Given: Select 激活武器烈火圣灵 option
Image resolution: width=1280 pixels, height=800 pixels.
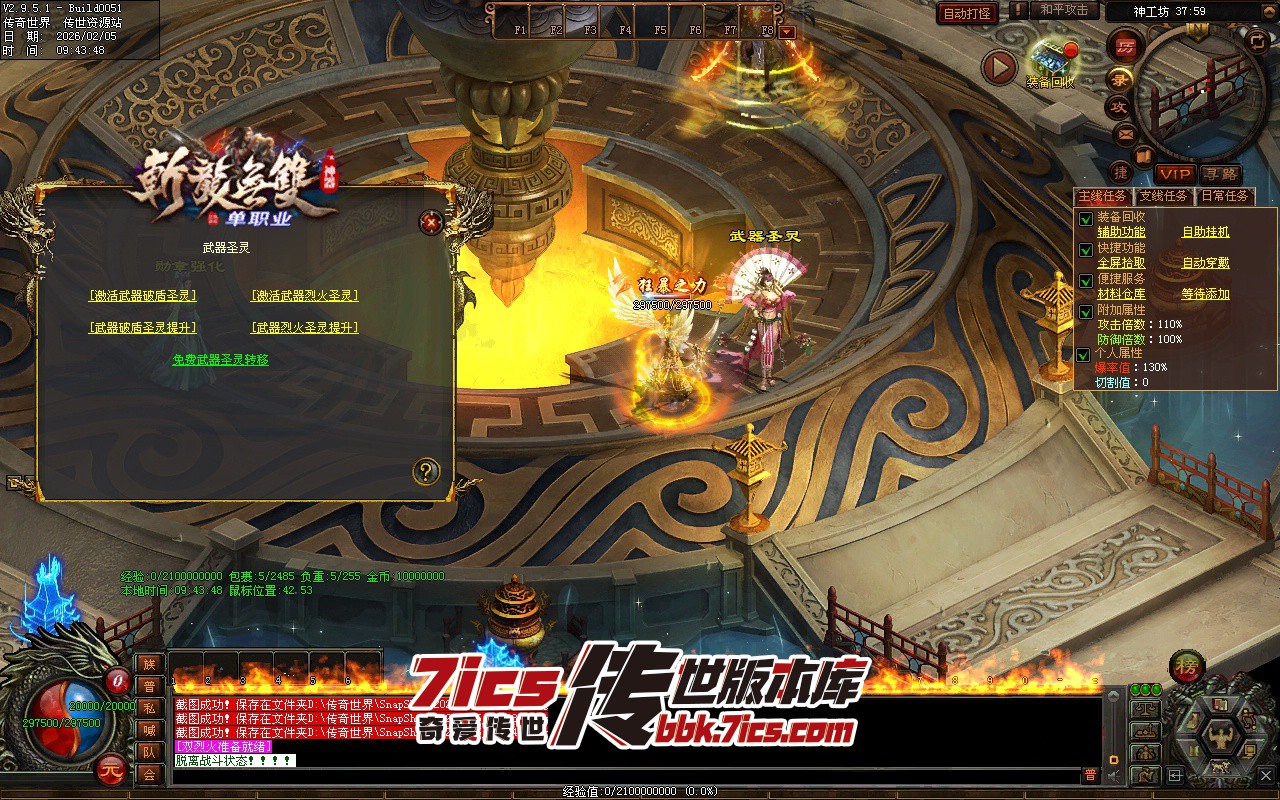Looking at the screenshot, I should [304, 296].
